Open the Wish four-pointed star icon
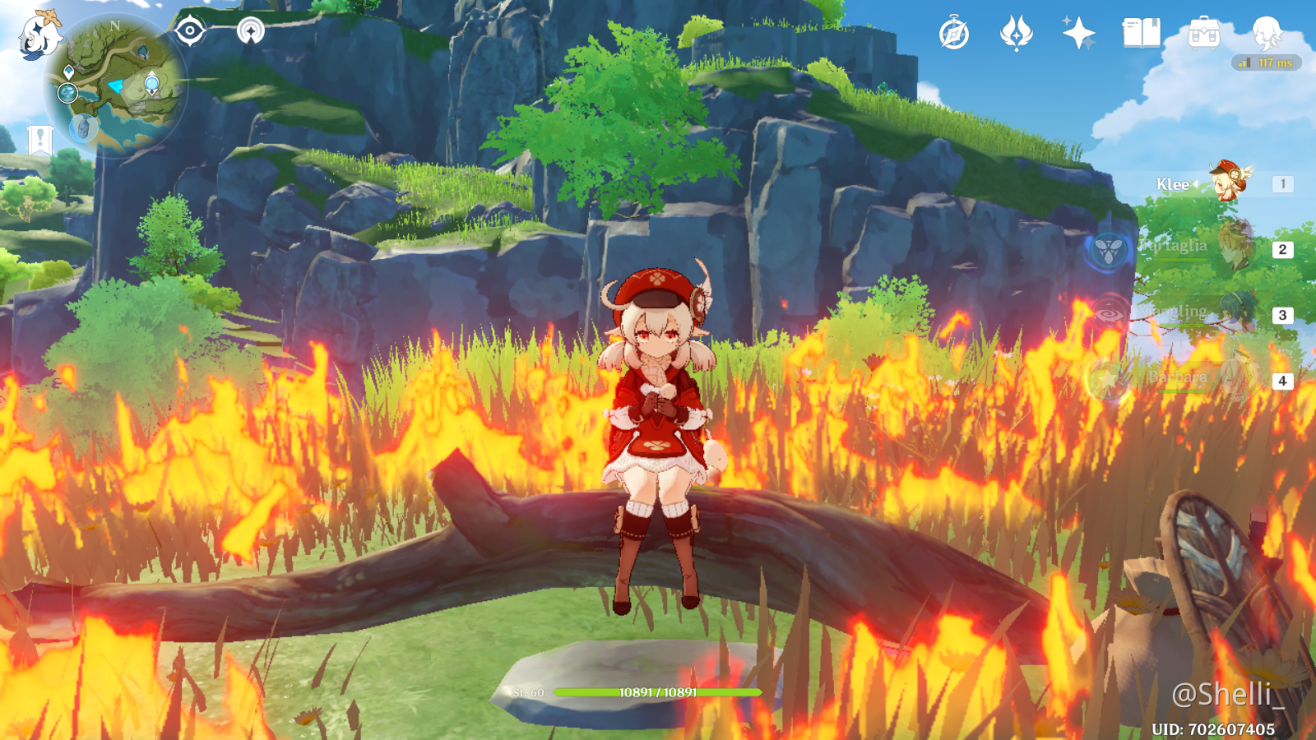The height and width of the screenshot is (740, 1316). click(1078, 33)
